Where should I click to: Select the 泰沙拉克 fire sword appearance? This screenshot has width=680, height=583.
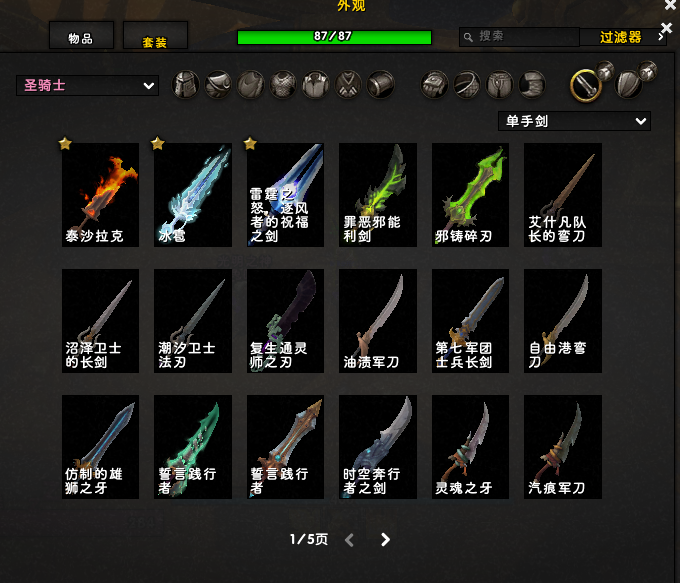[x=100, y=194]
